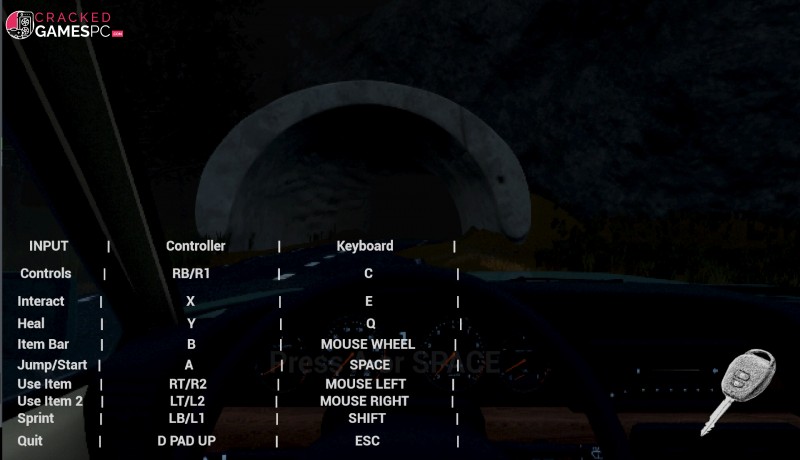Click the Cracked Games PC logo
Screen dimensions: 800x460
point(63,25)
